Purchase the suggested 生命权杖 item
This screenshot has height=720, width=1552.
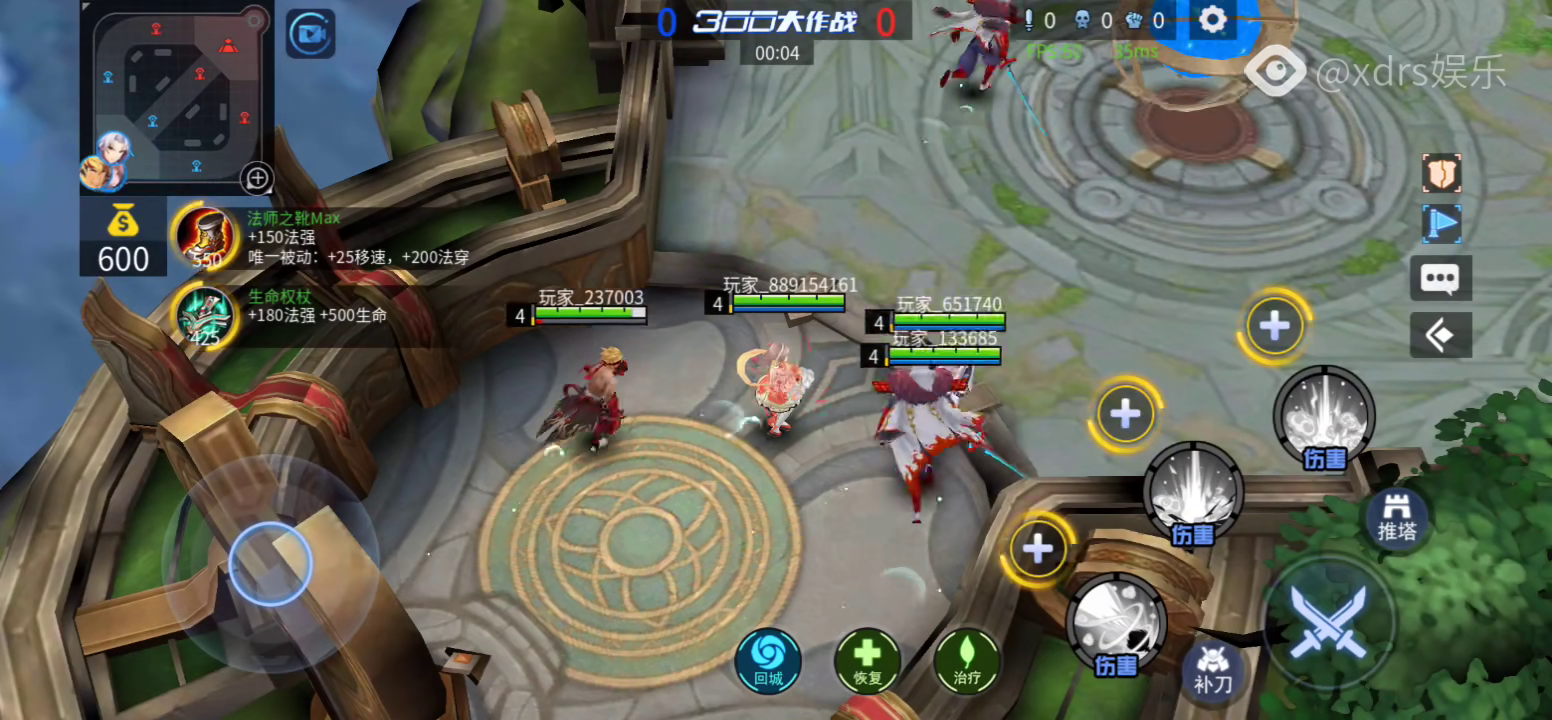tap(204, 315)
